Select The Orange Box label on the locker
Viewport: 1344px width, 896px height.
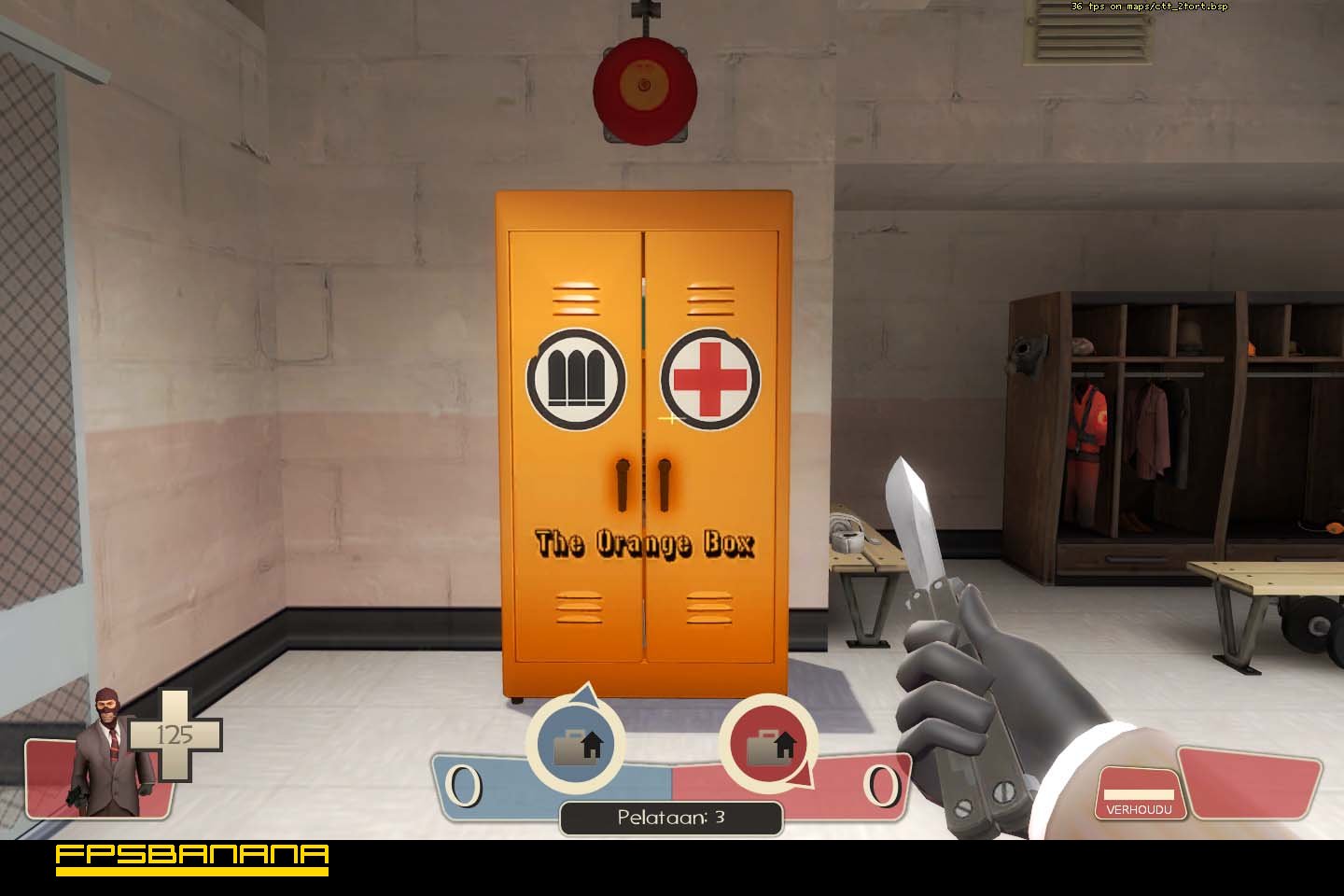(x=645, y=543)
